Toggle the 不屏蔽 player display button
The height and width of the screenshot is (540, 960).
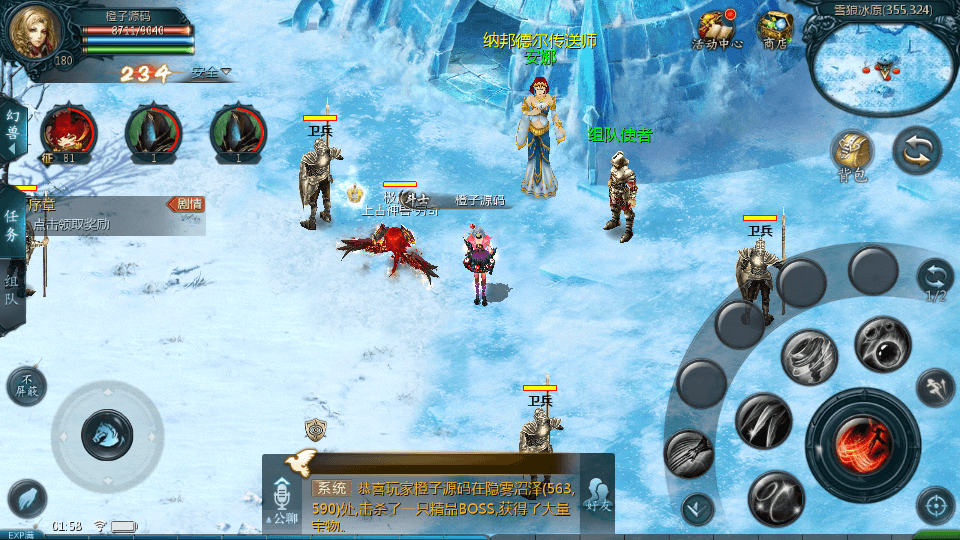(26, 386)
